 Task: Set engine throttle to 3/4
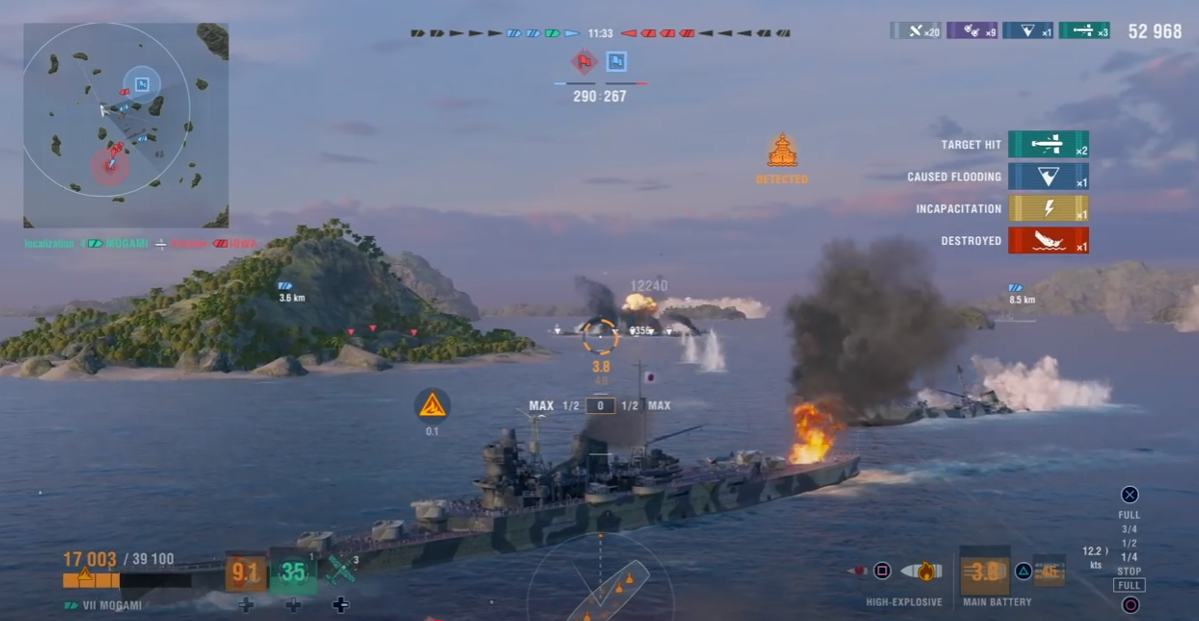click(1128, 529)
